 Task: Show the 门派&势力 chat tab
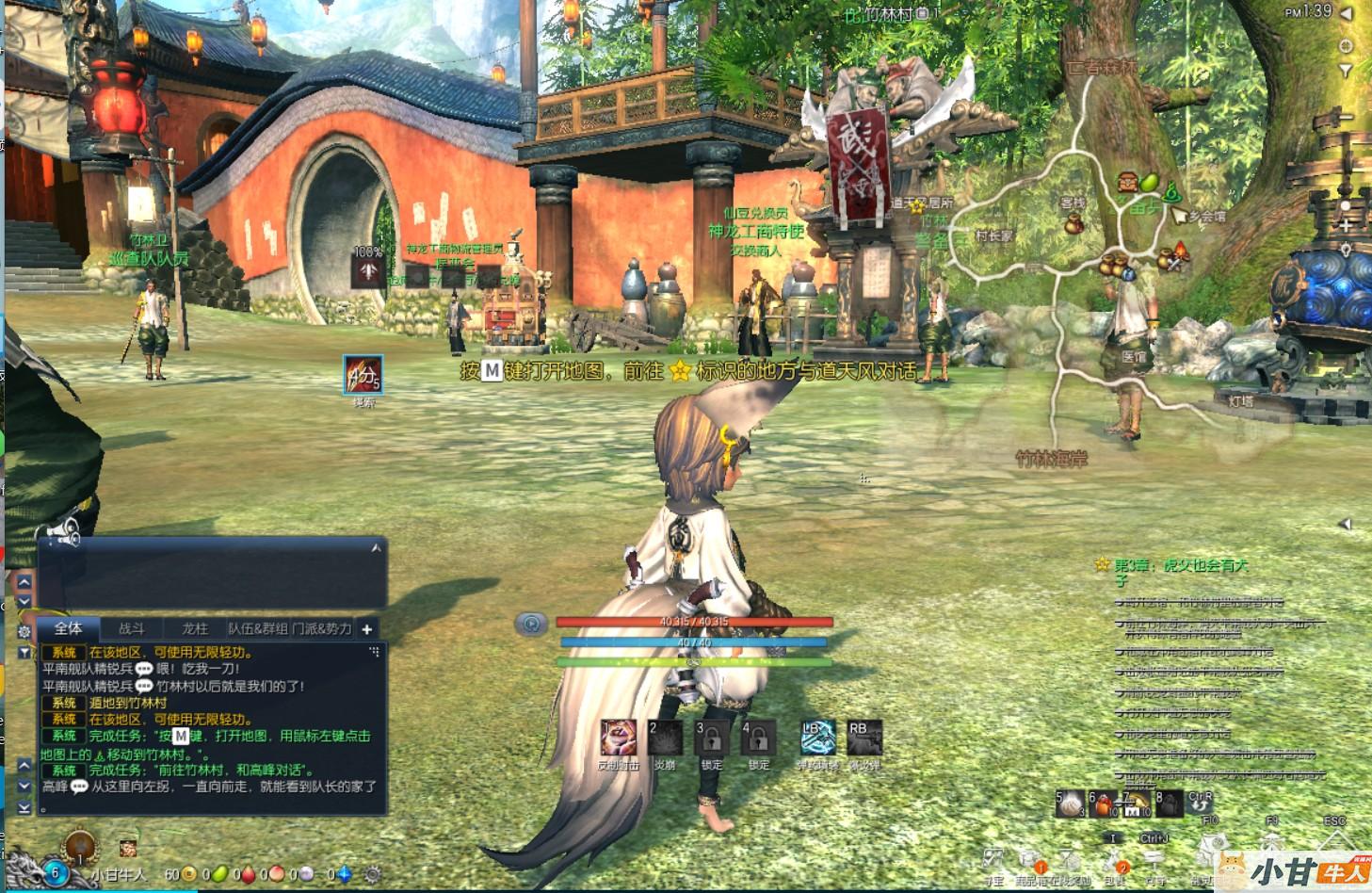[x=321, y=628]
